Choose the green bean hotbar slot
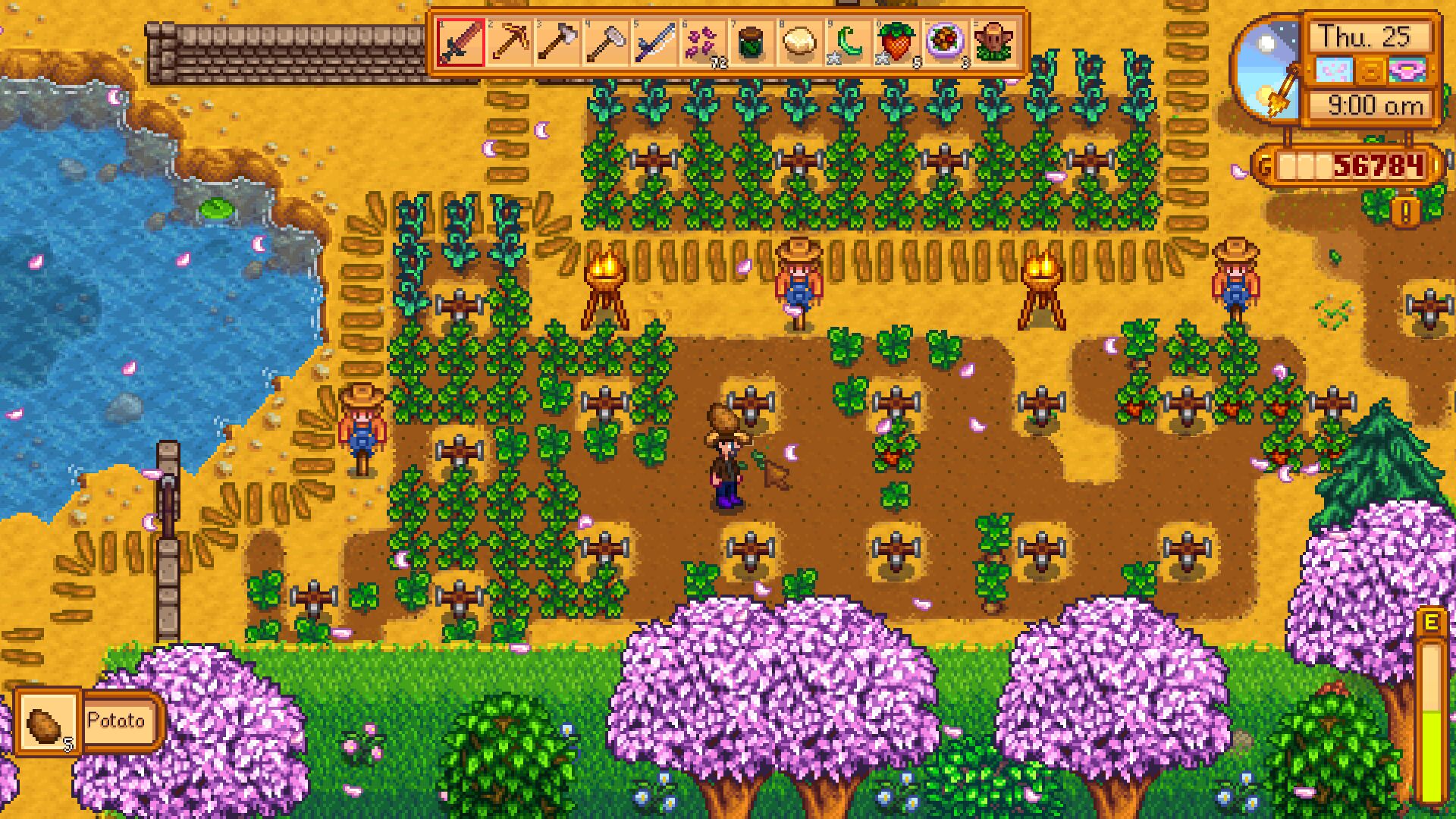Image resolution: width=1456 pixels, height=819 pixels. click(x=849, y=42)
